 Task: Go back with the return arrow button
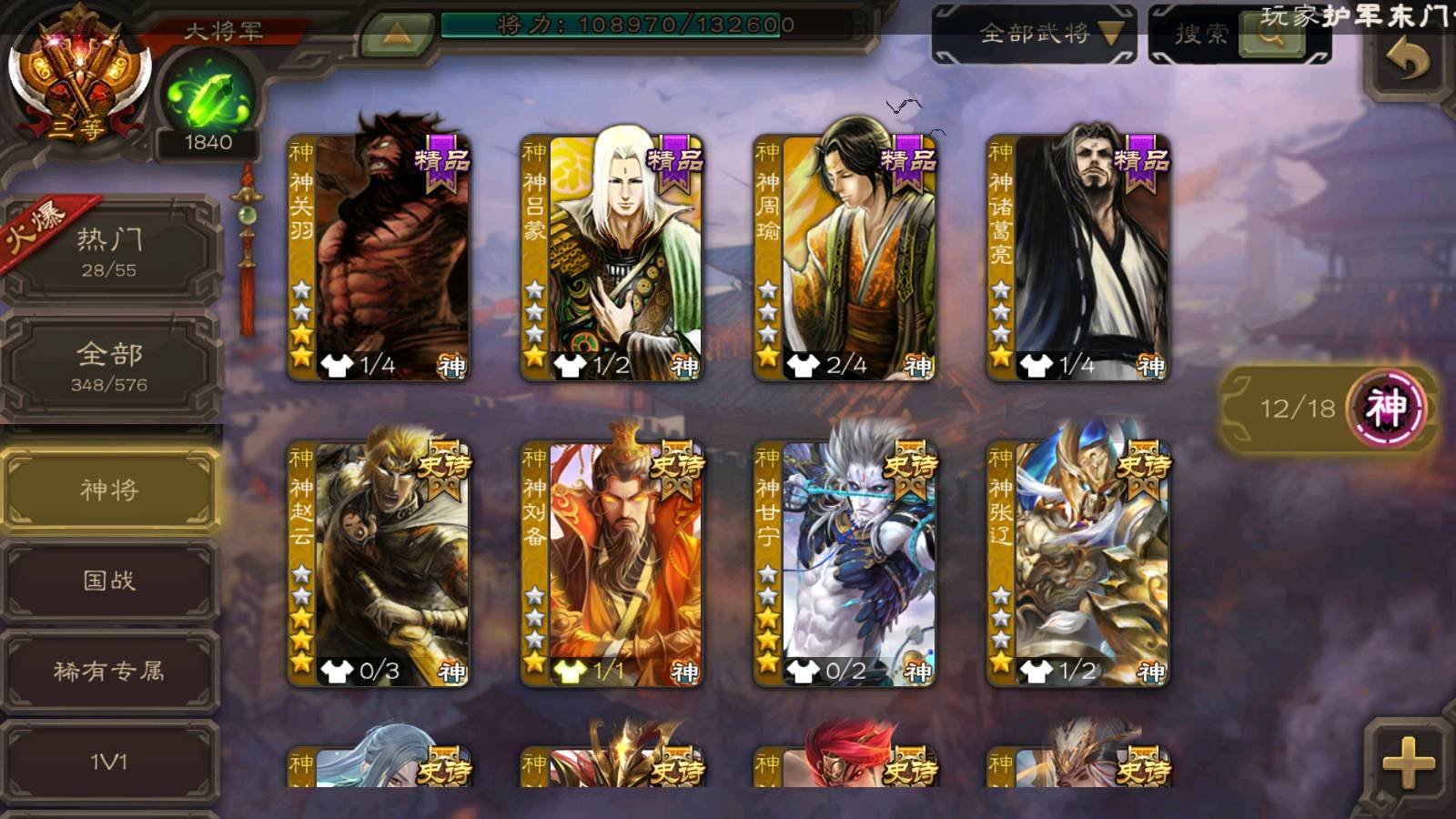[1407, 62]
